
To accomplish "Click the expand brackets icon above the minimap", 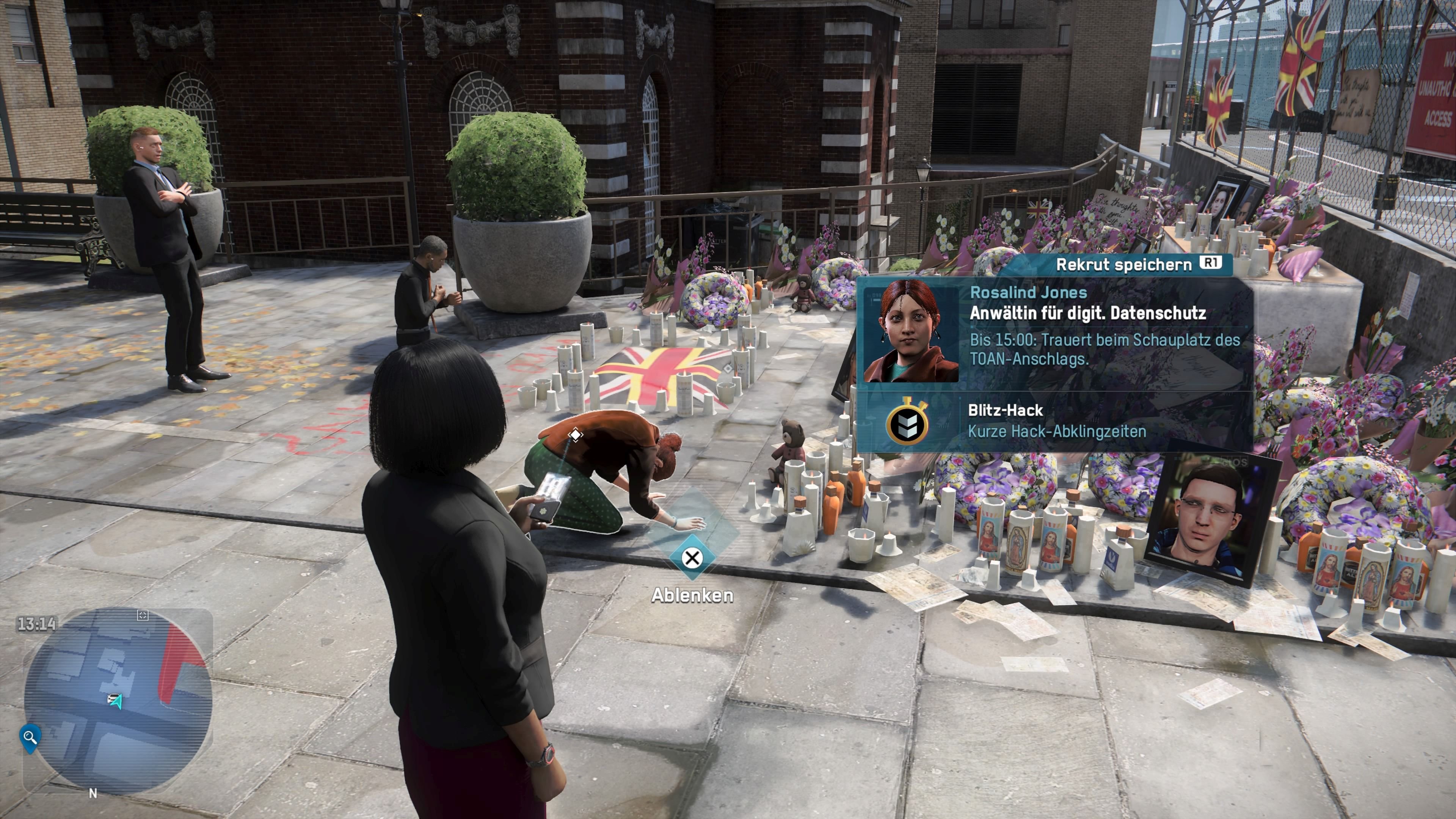I will pyautogui.click(x=143, y=615).
